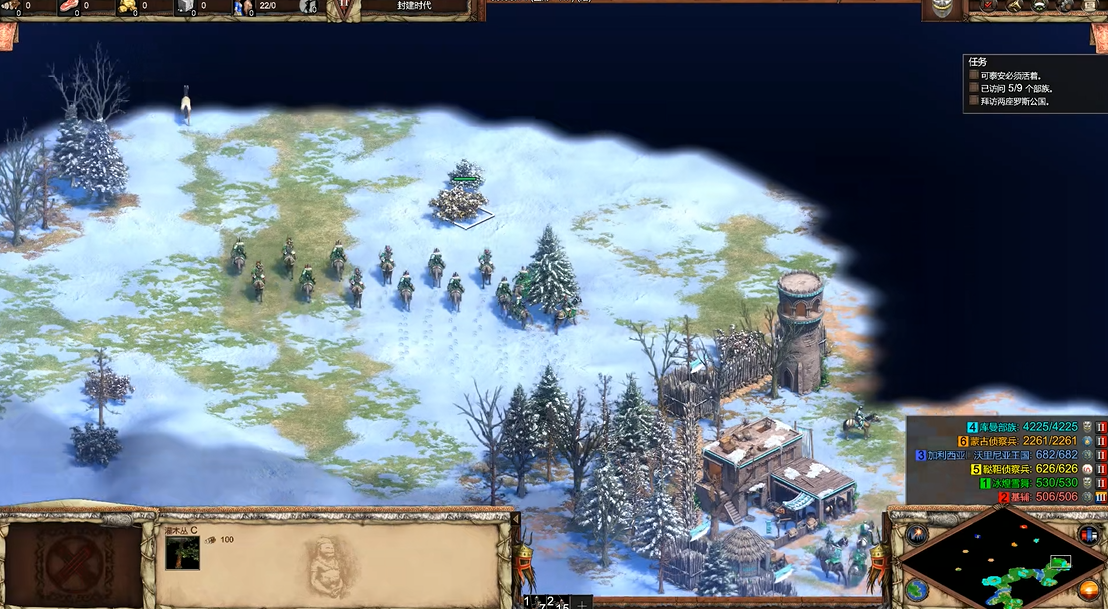This screenshot has height=609, width=1108.
Task: Switch minimap to the terrain globe mode
Action: [916, 589]
